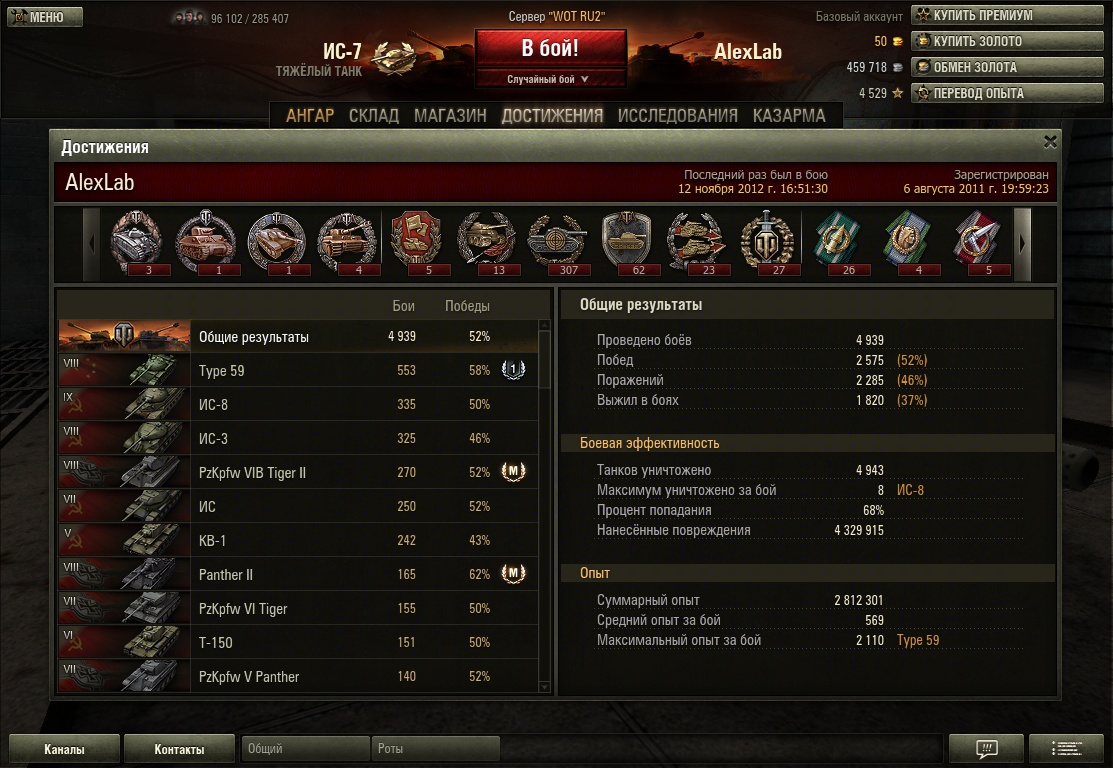Image resolution: width=1113 pixels, height=768 pixels.
Task: Start battle with В бой! button
Action: [x=550, y=49]
